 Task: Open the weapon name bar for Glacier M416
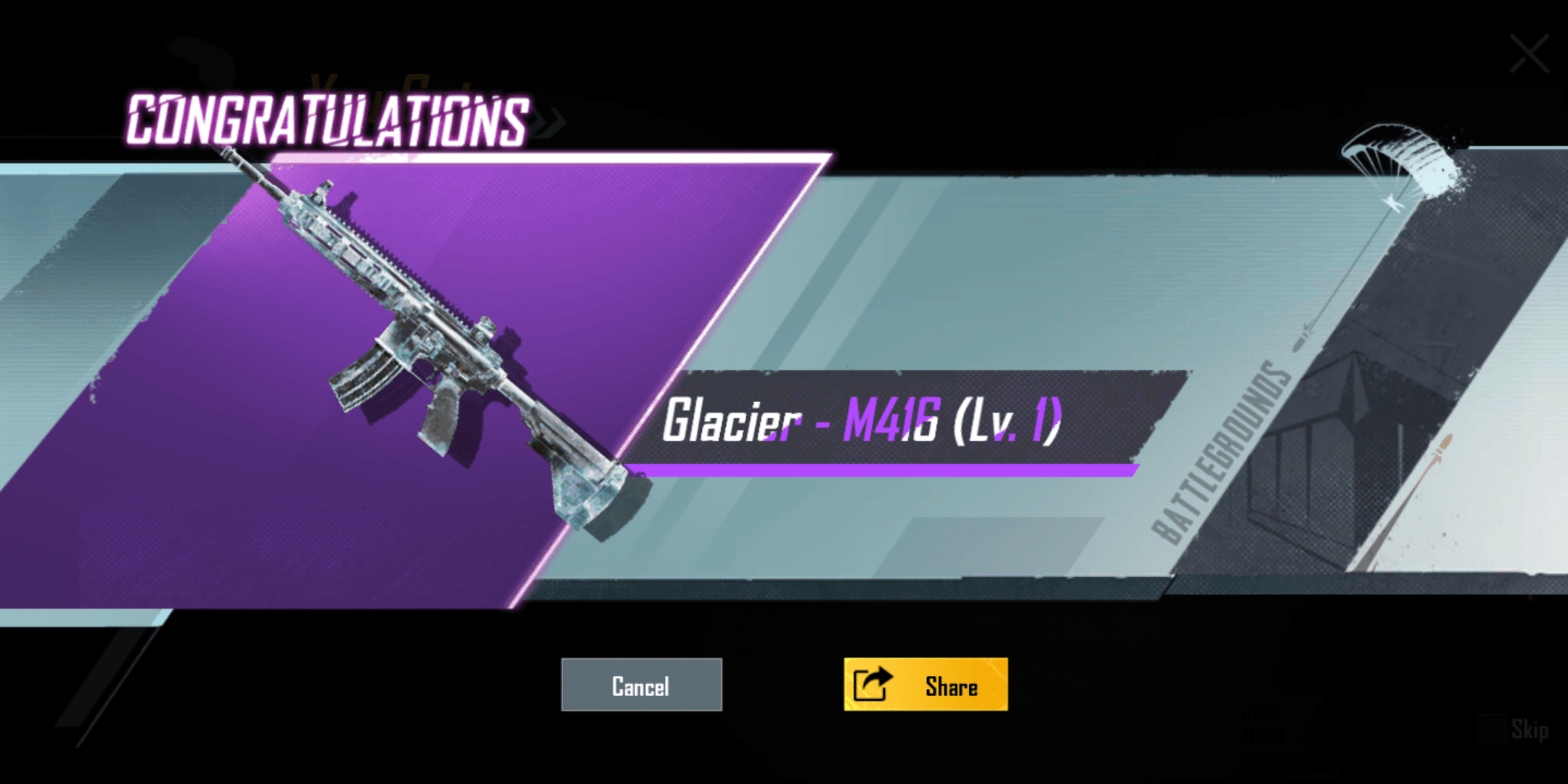click(864, 421)
